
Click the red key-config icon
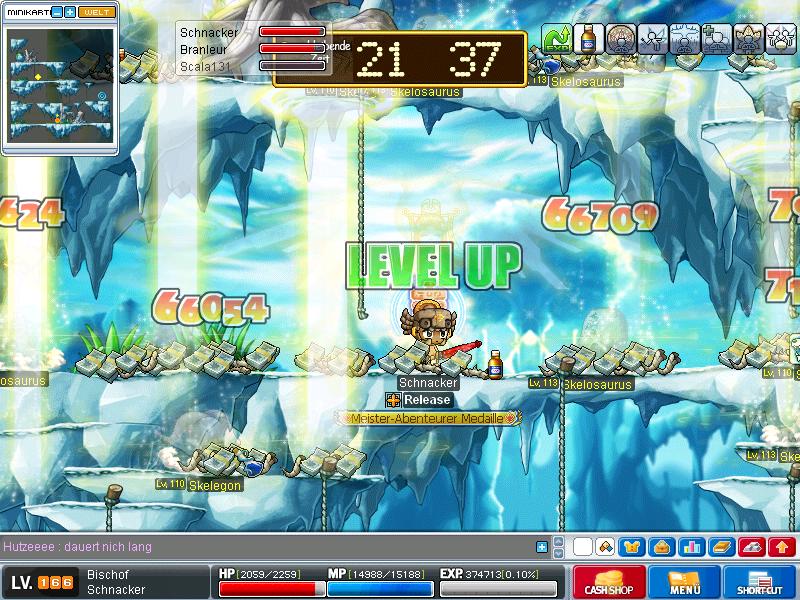(x=752, y=547)
